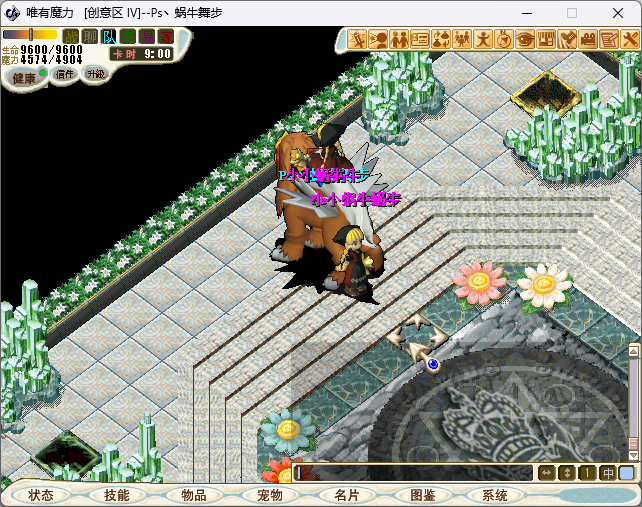Toggle the 聊 chat switch
This screenshot has width=642, height=507.
[90, 37]
